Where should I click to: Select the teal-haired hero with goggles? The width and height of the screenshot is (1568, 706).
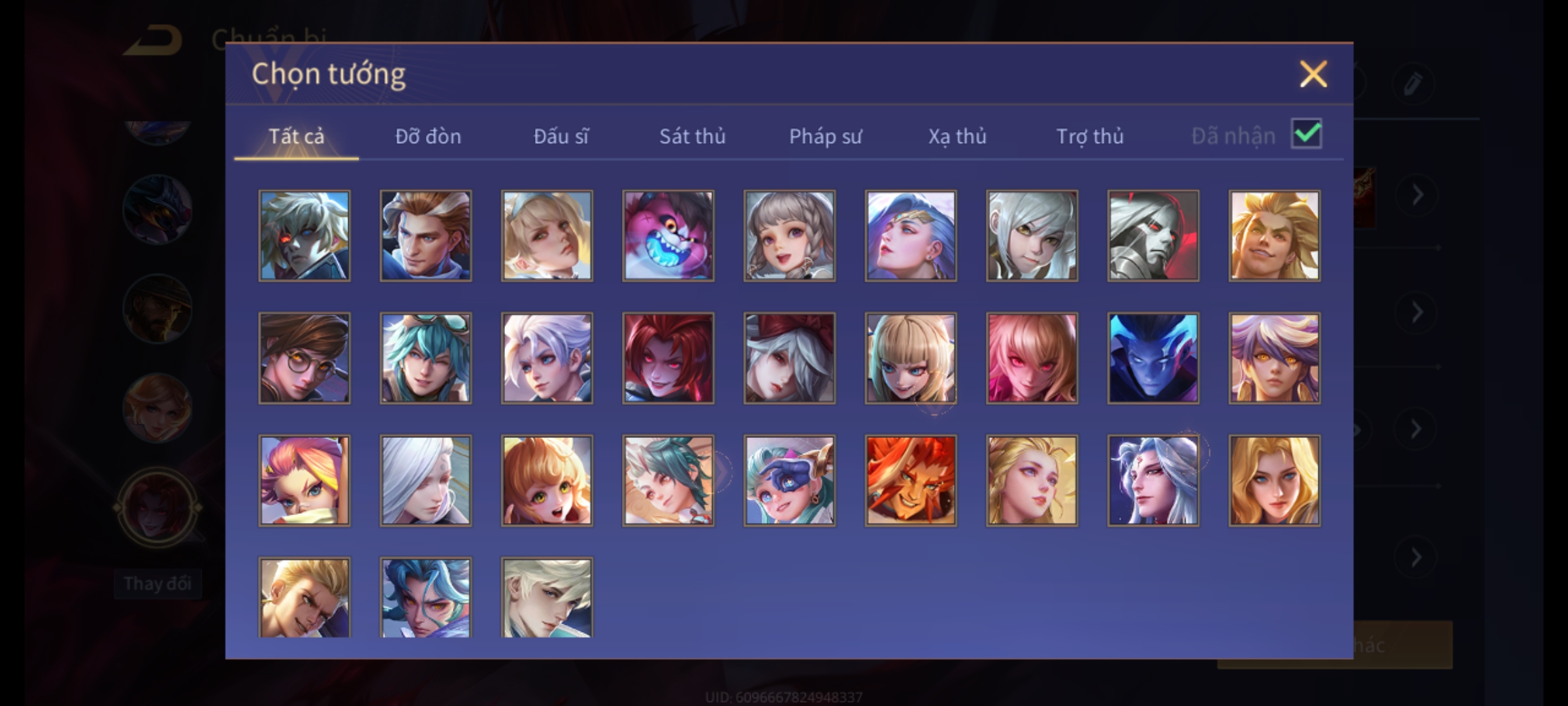(x=425, y=358)
